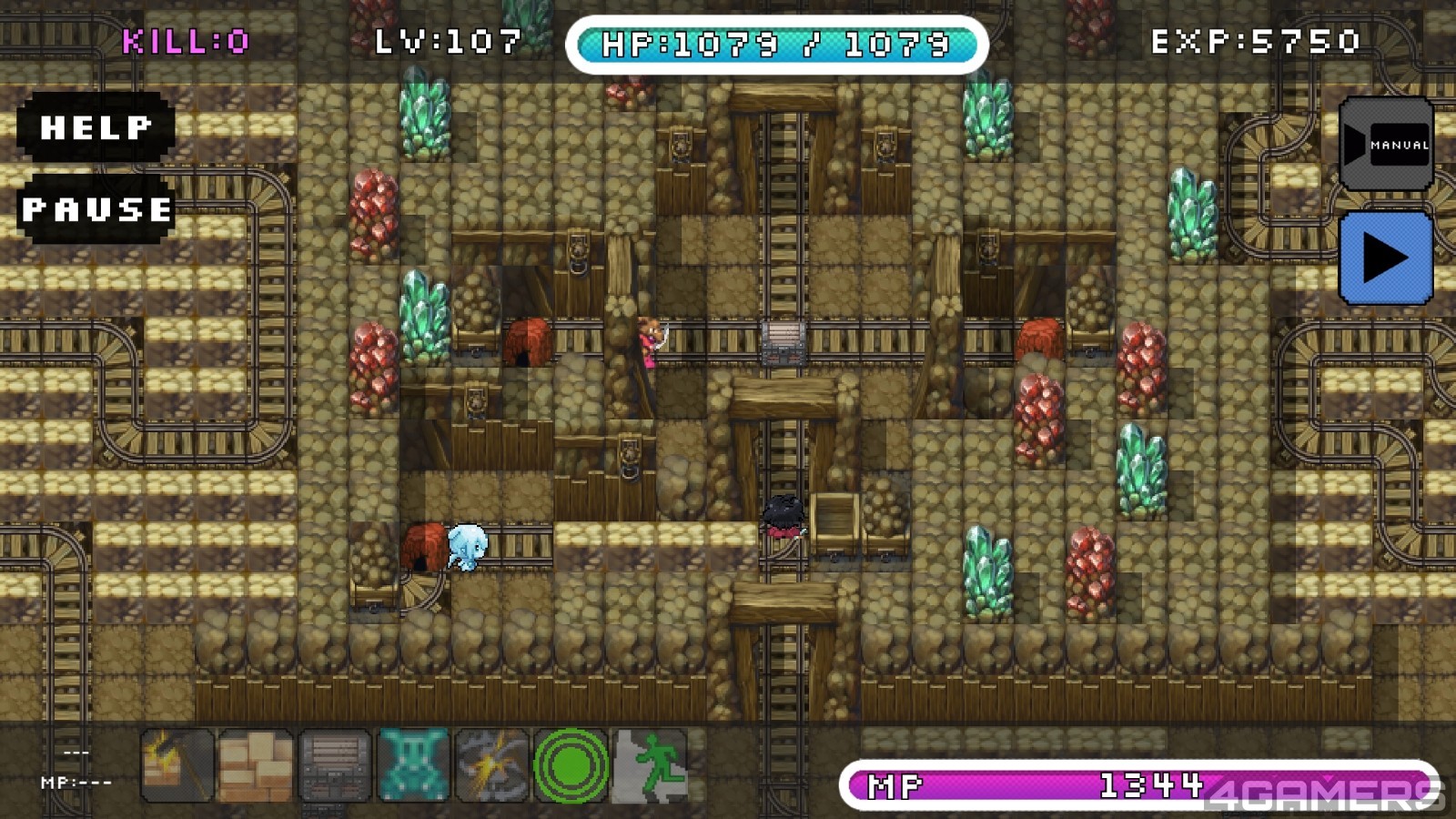The image size is (1456, 819).
Task: Open the HELP screen
Action: point(96,127)
